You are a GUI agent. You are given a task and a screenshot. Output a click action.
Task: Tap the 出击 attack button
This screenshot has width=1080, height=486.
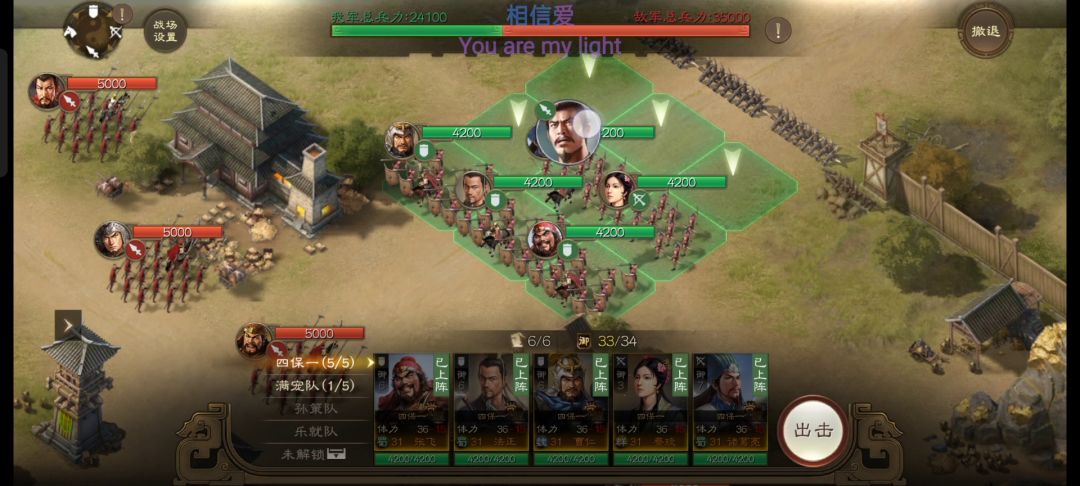click(x=812, y=430)
